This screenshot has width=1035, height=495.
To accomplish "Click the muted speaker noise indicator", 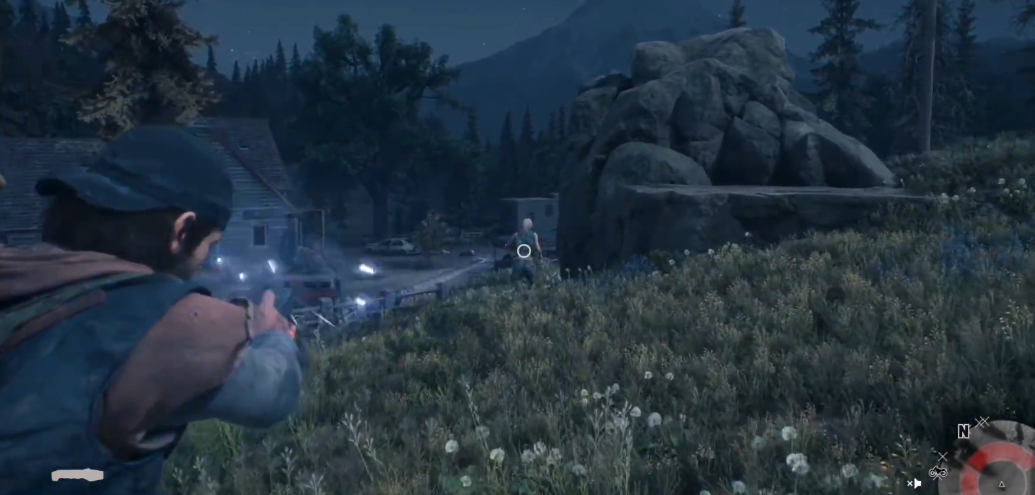I will 914,483.
